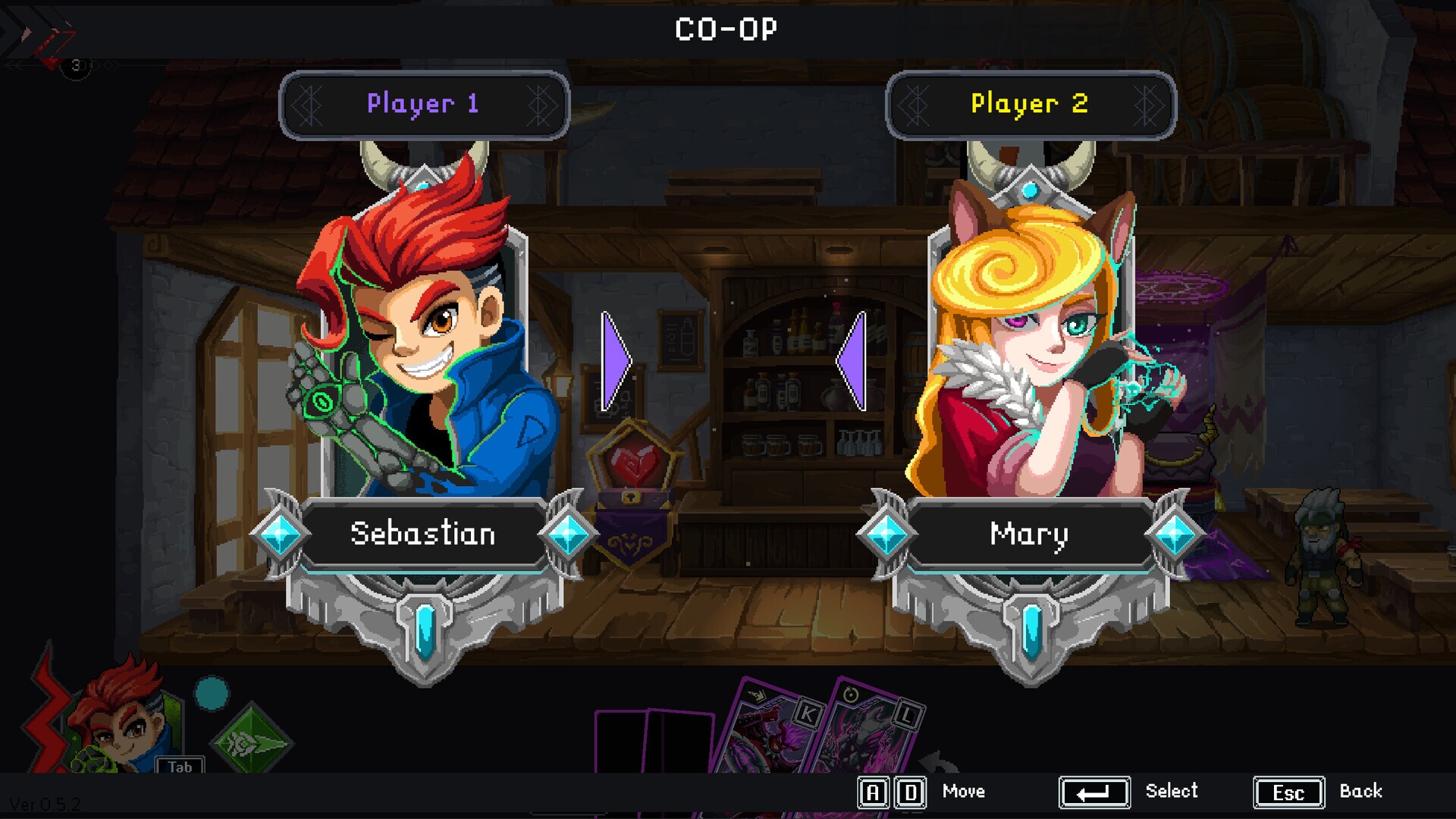Switch Player 1 character with right arrow
The height and width of the screenshot is (819, 1456).
pos(616,362)
